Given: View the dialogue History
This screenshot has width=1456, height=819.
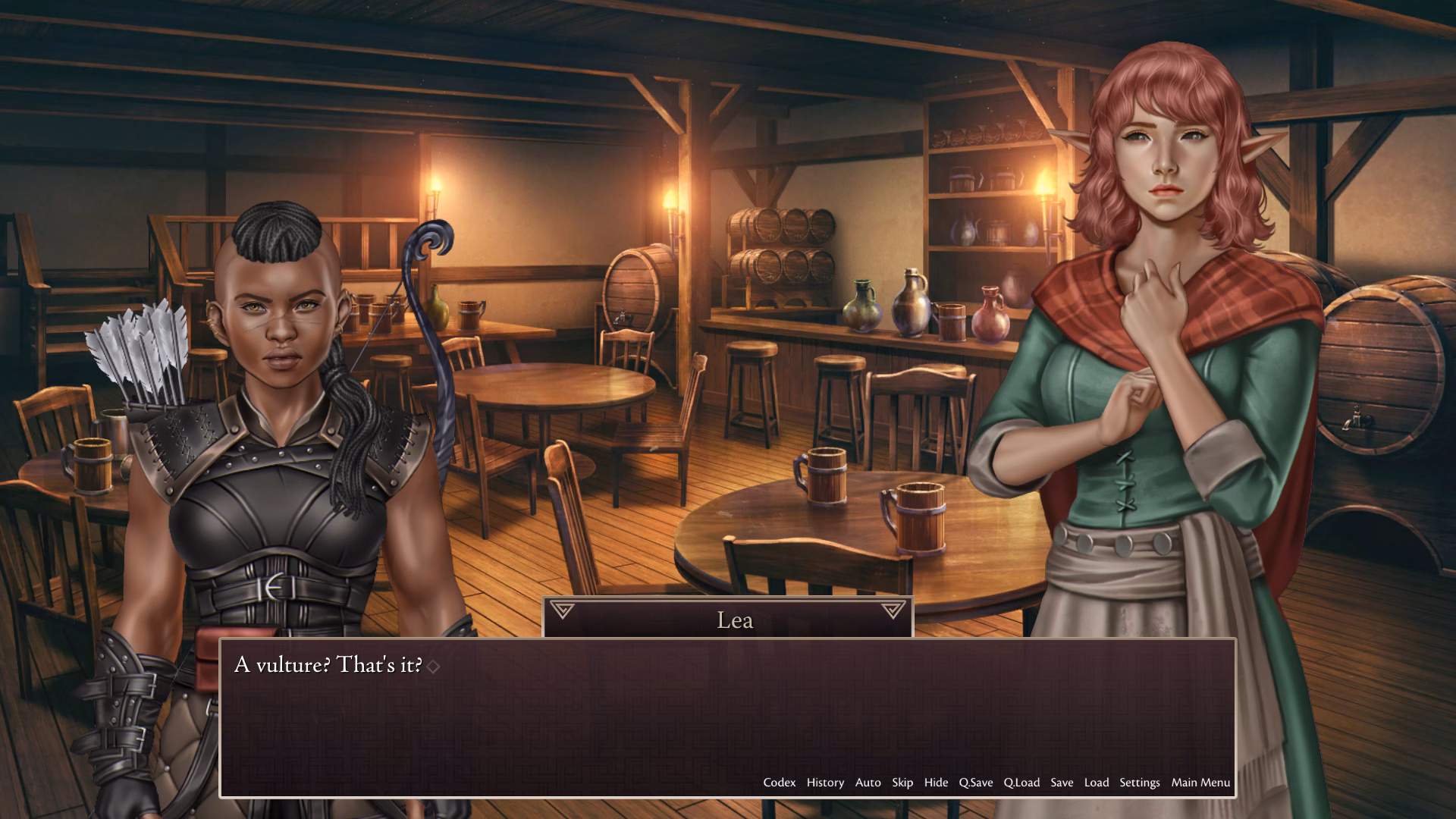Looking at the screenshot, I should point(826,783).
